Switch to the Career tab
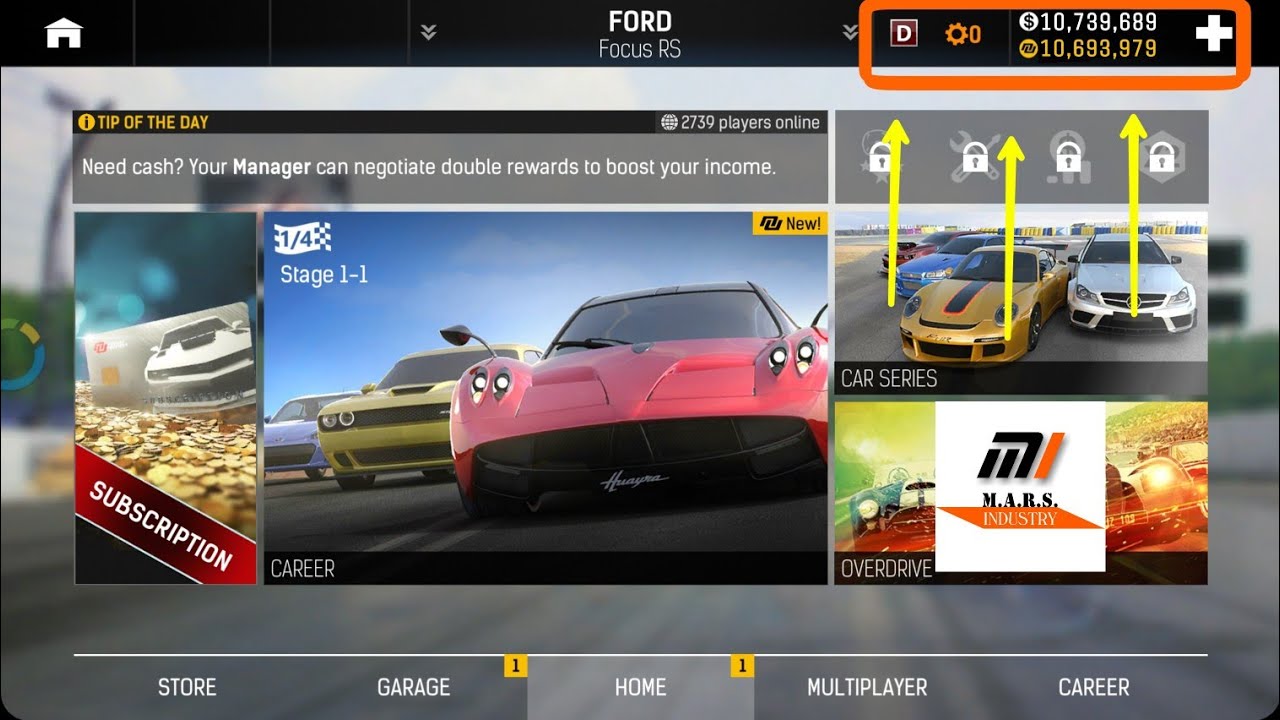This screenshot has height=720, width=1280. click(1094, 687)
